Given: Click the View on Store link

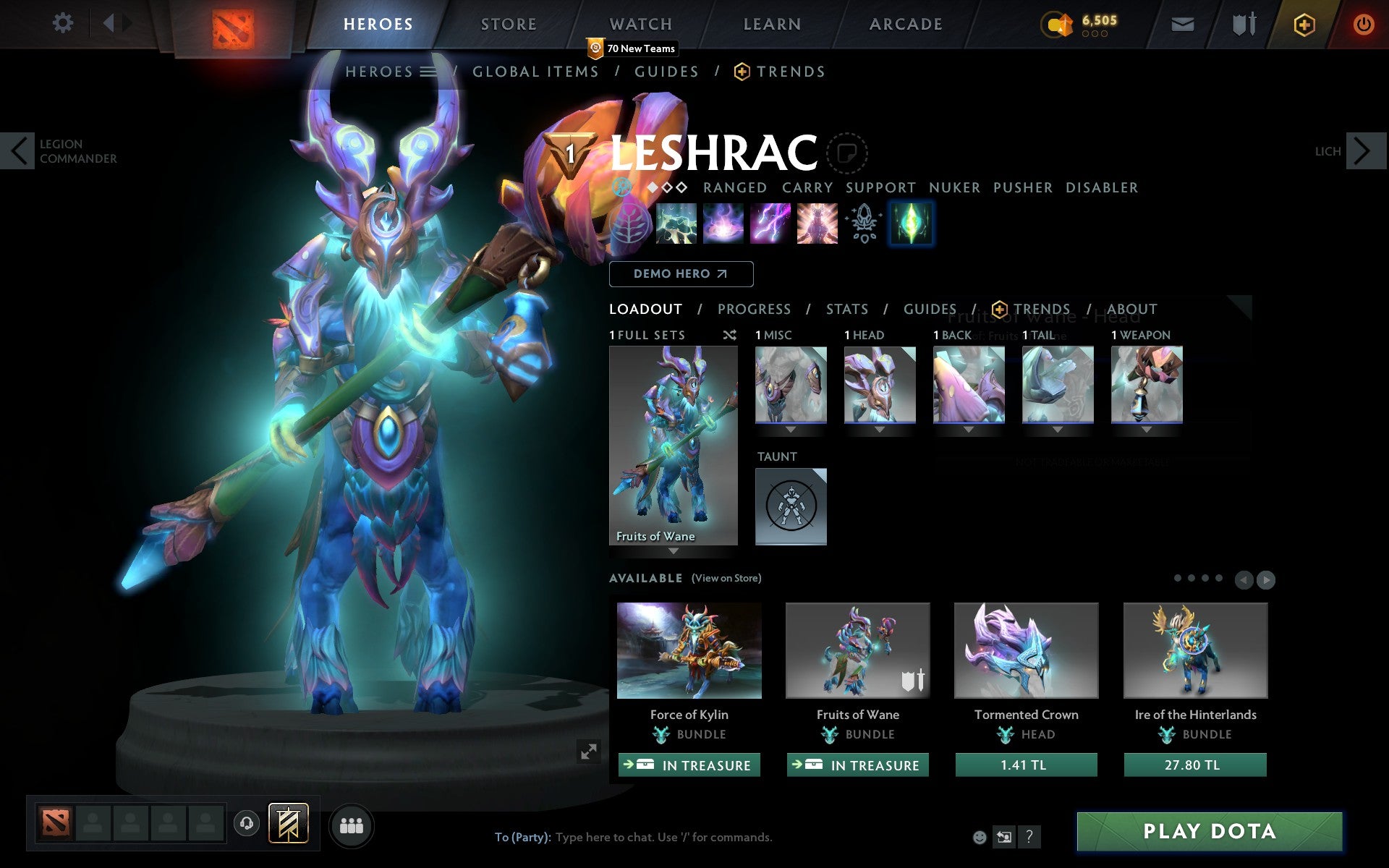Looking at the screenshot, I should click(726, 578).
